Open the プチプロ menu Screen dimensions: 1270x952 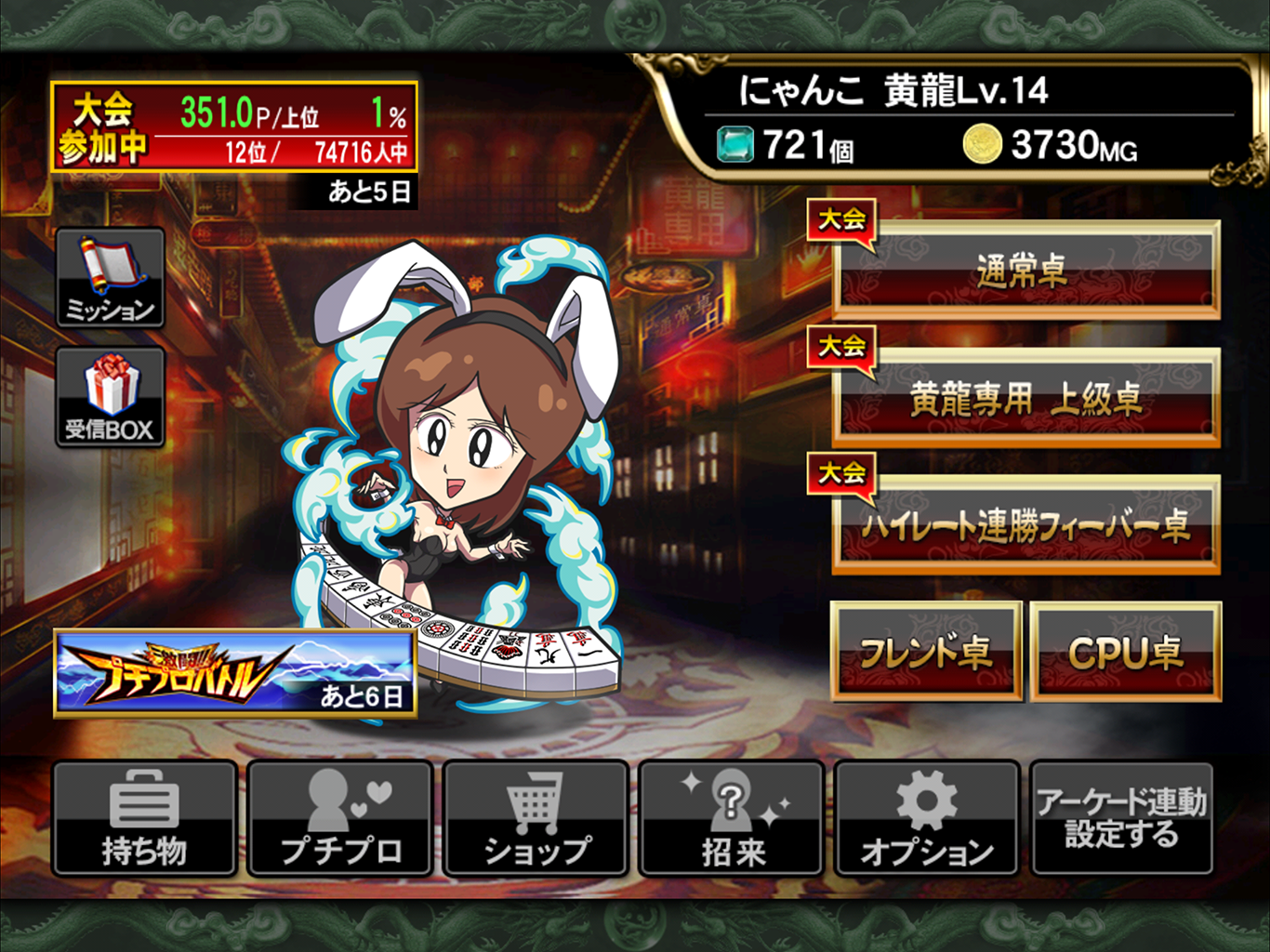point(340,818)
